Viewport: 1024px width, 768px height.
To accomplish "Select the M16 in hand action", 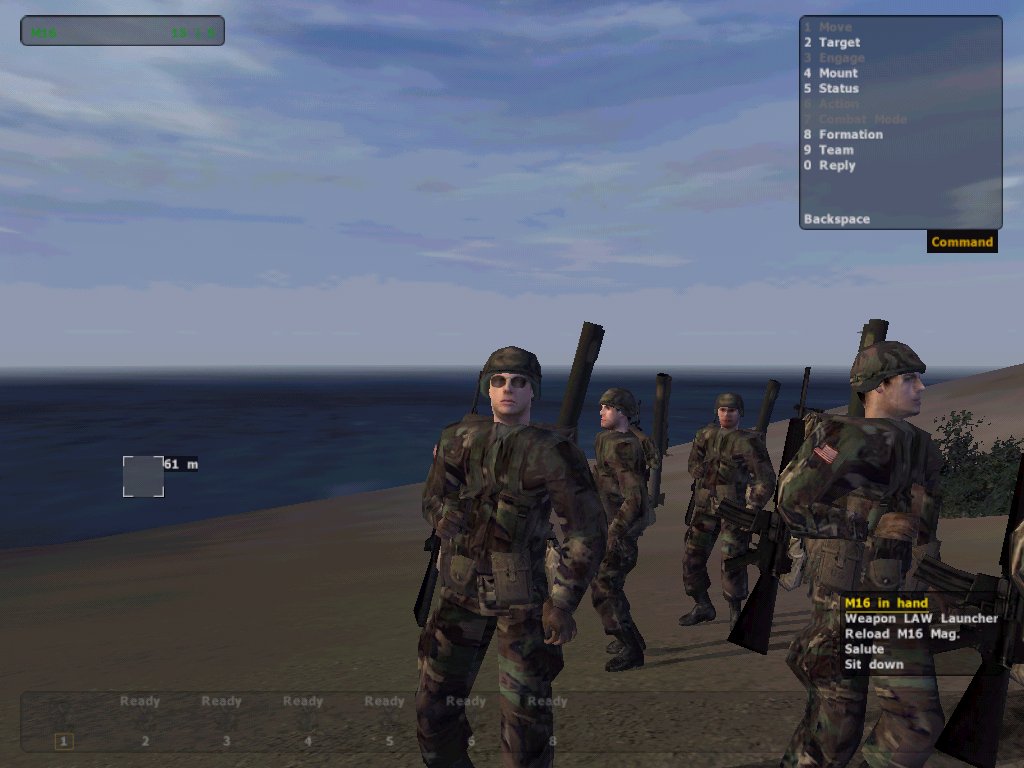I will point(886,603).
